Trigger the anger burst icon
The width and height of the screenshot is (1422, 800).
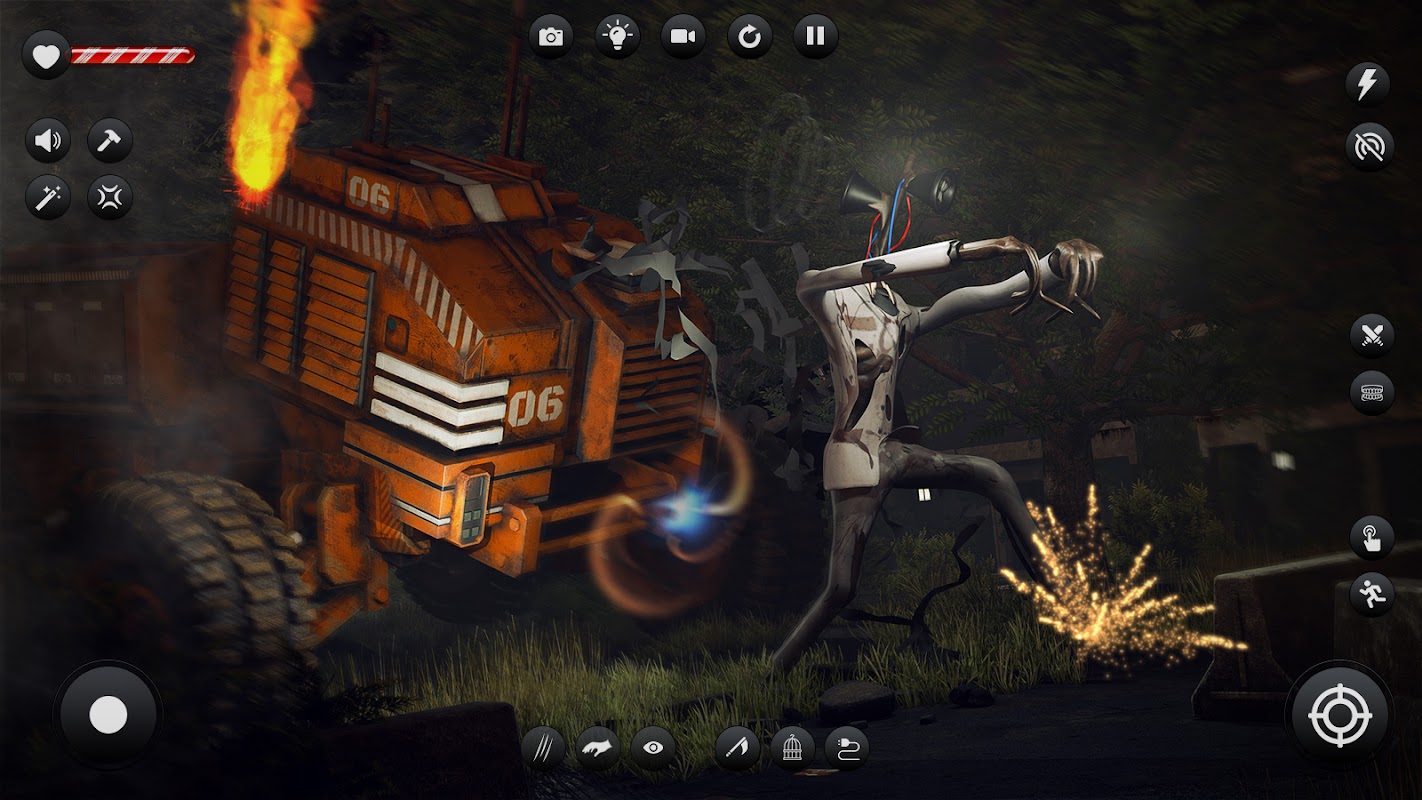tap(110, 197)
